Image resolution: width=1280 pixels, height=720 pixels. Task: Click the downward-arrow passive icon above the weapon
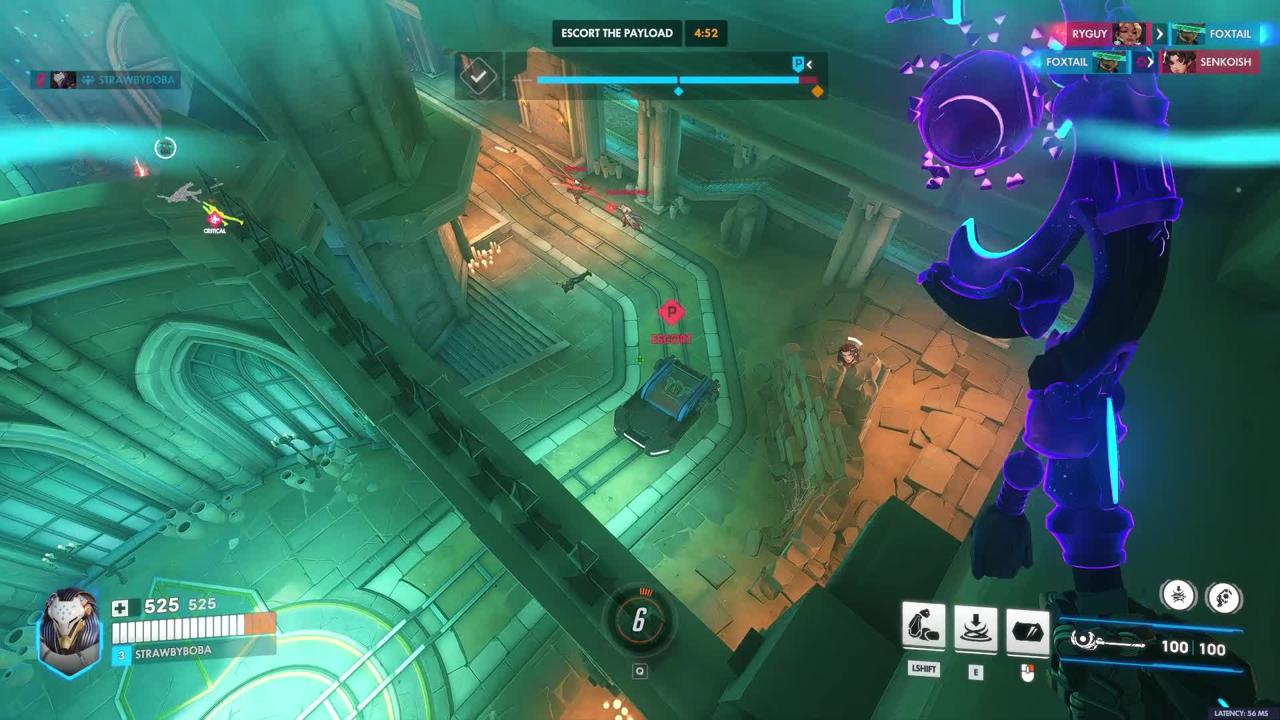(1178, 596)
